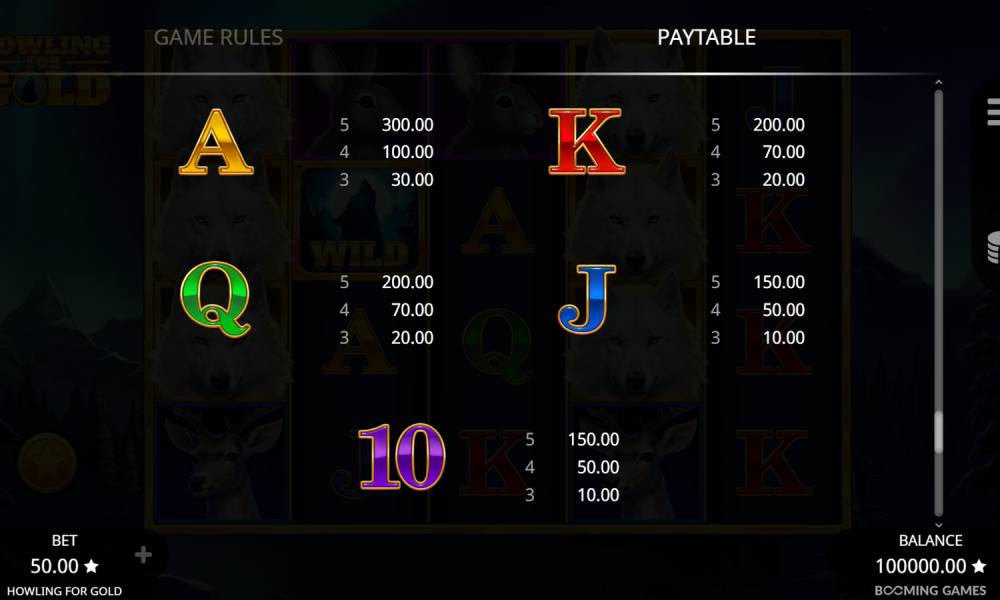
Task: Select the Paytable tab
Action: (706, 38)
